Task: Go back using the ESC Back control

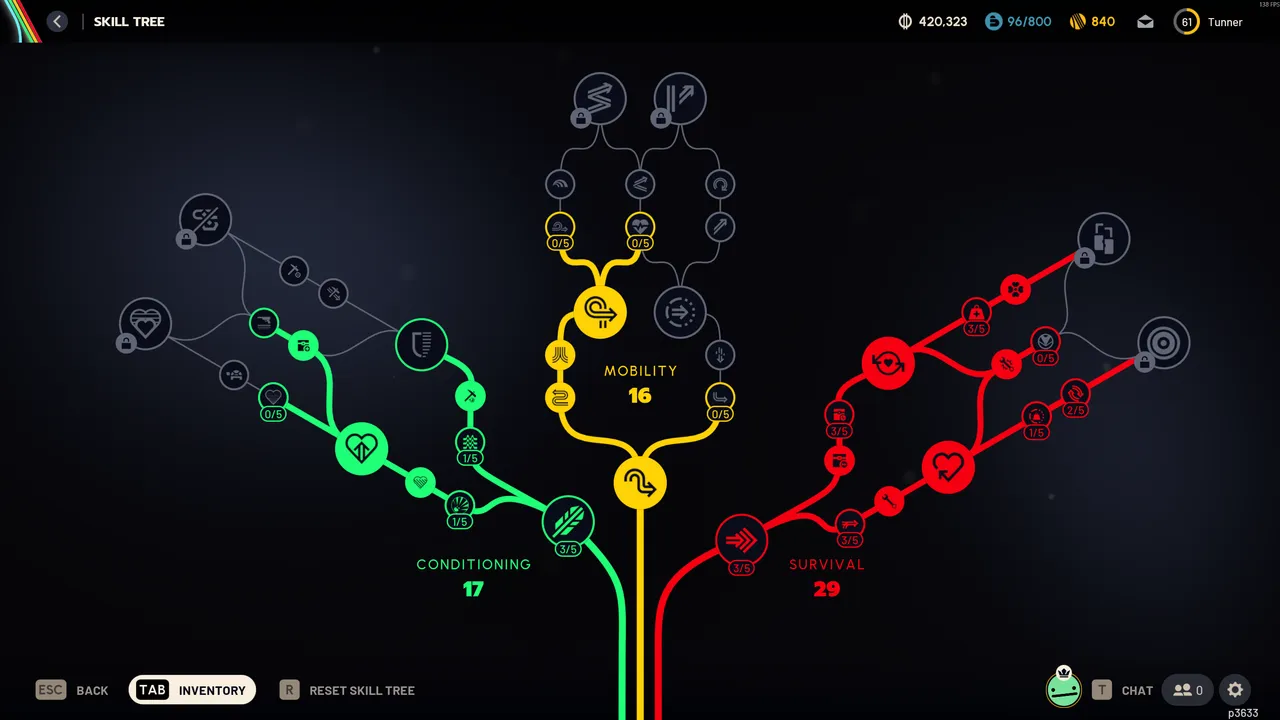Action: 72,690
